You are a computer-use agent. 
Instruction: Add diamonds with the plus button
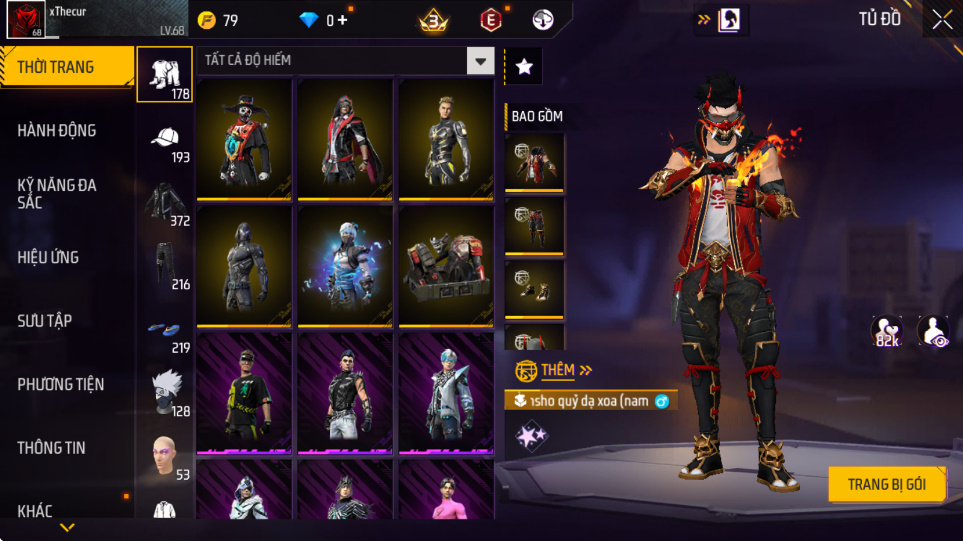click(343, 20)
